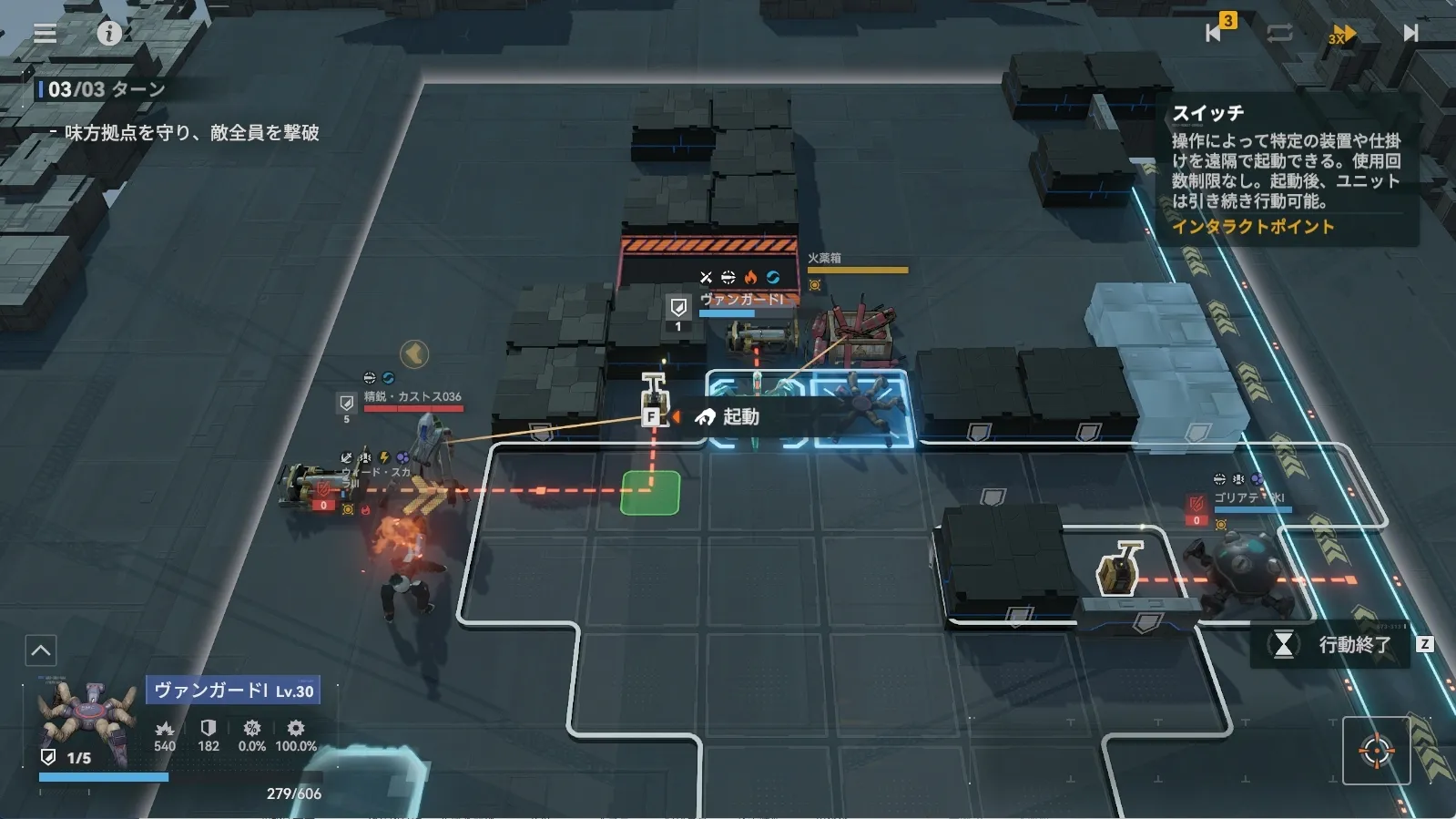The height and width of the screenshot is (819, 1456).
Task: Recenter camera with the crosshair button
Action: pos(1376,752)
